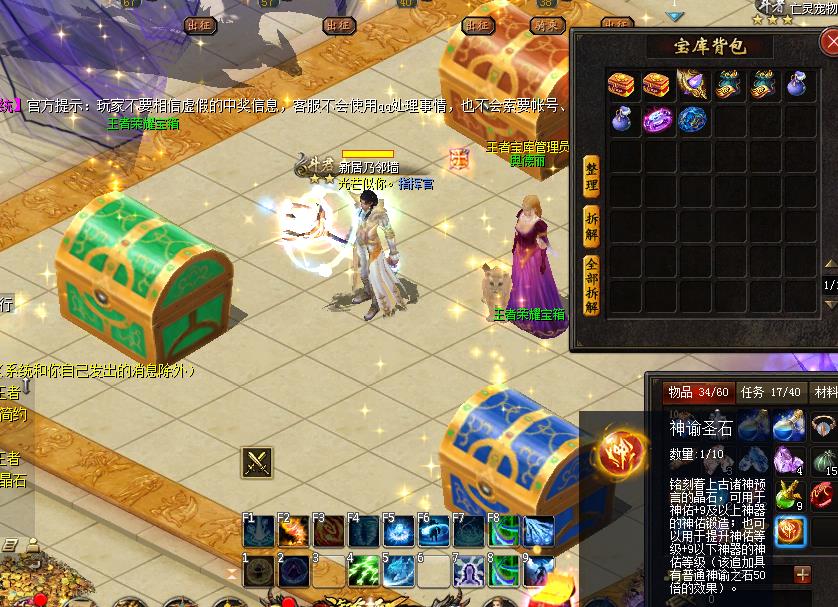
Task: Click the 整理 sort button
Action: [x=590, y=179]
